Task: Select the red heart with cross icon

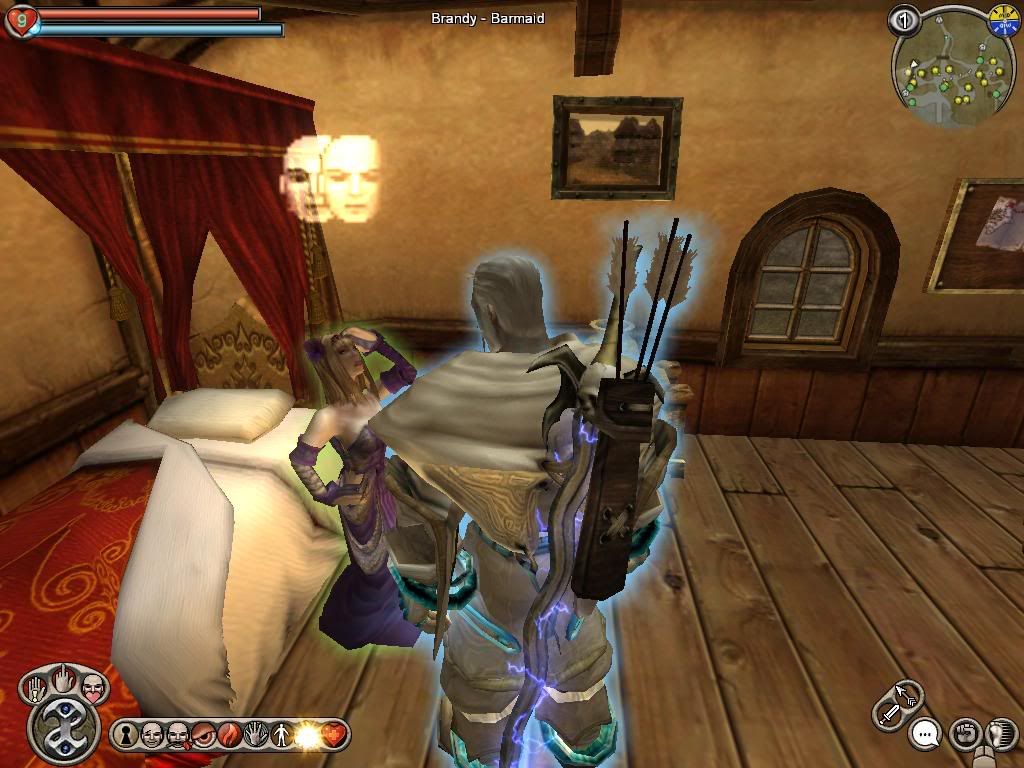Action: [334, 735]
